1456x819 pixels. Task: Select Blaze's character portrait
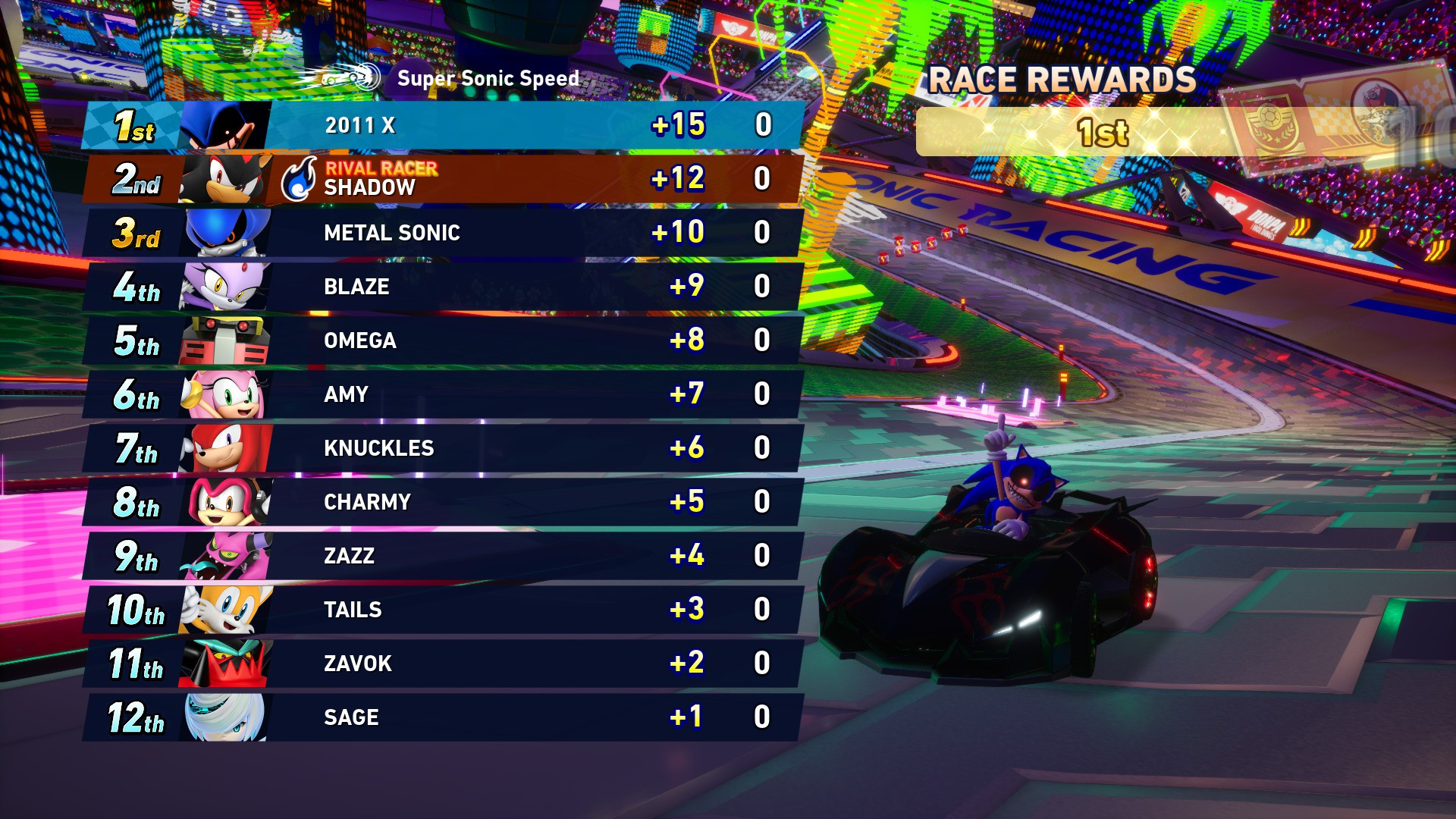[224, 287]
